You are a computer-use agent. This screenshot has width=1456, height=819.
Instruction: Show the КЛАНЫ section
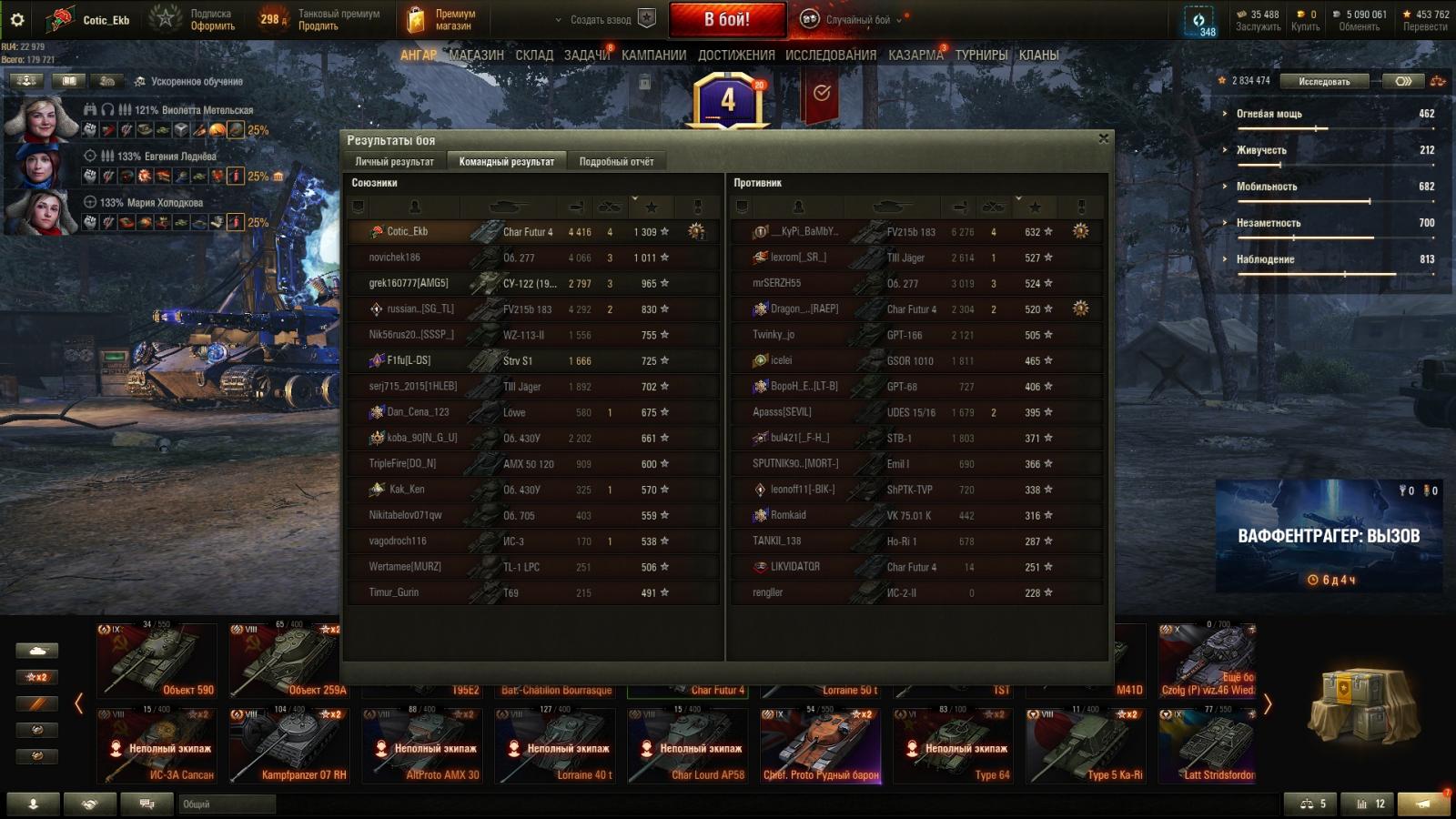(1038, 56)
